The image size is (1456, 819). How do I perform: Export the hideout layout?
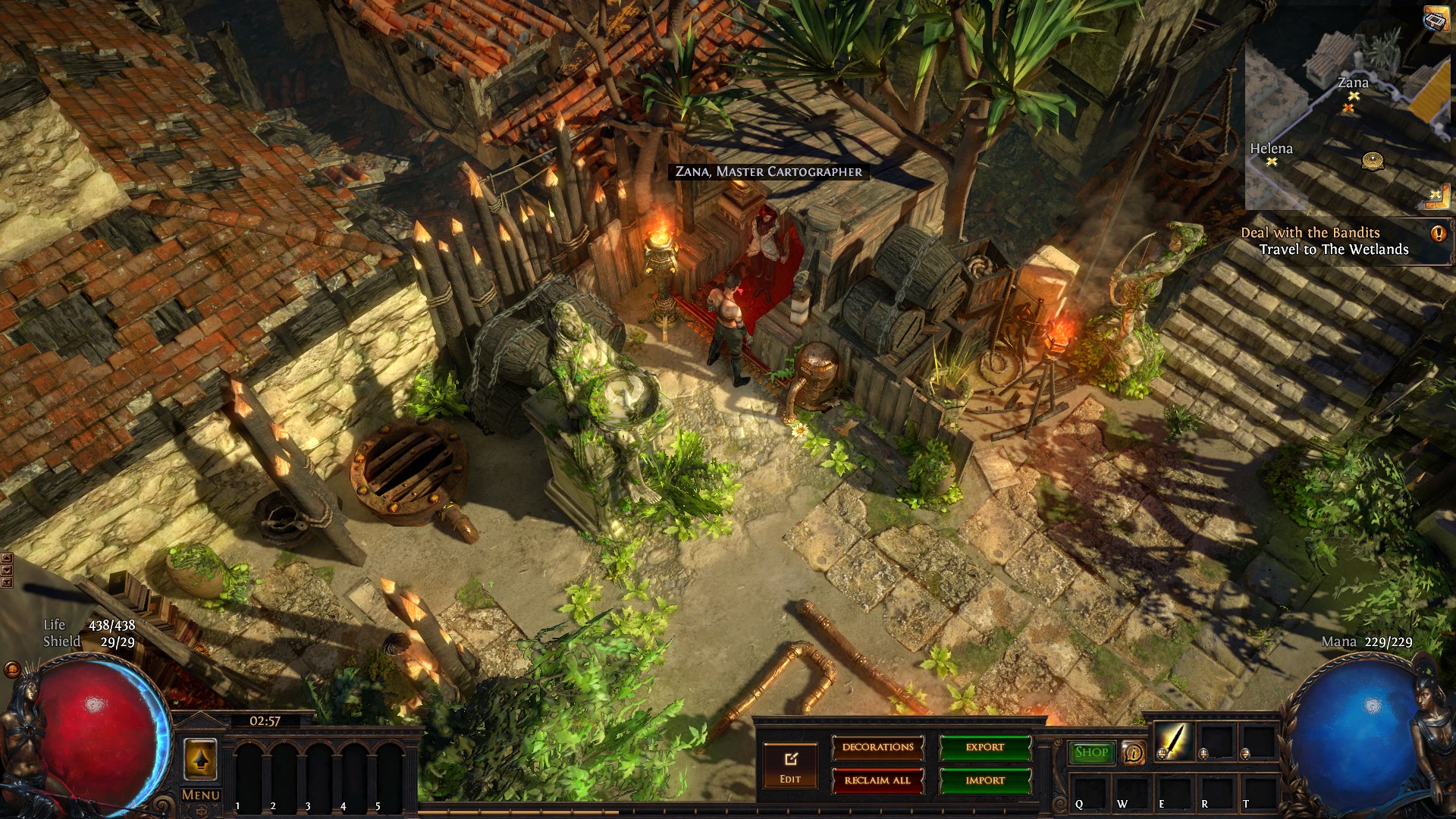(985, 748)
